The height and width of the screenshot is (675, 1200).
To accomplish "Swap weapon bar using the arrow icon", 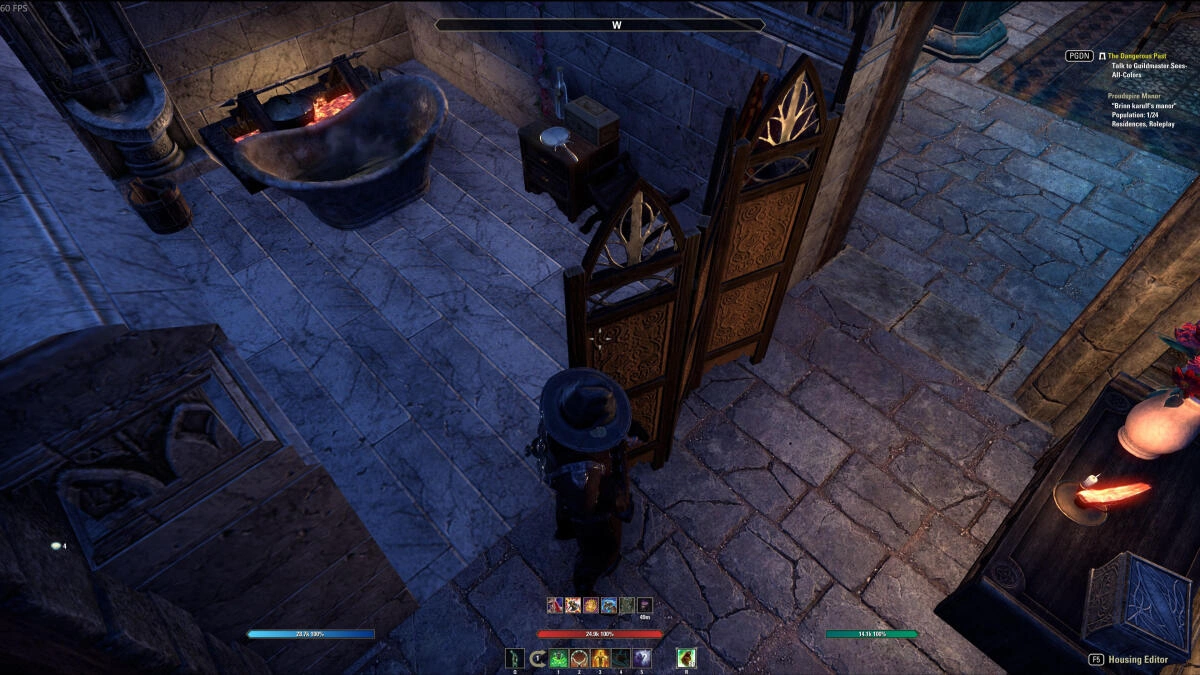I will tap(538, 658).
